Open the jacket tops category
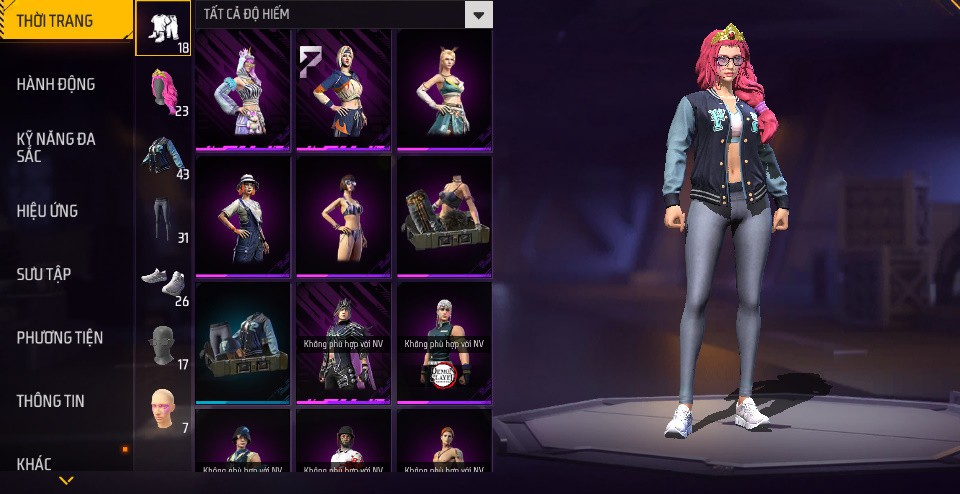Screen dimensions: 960x494 pos(163,155)
